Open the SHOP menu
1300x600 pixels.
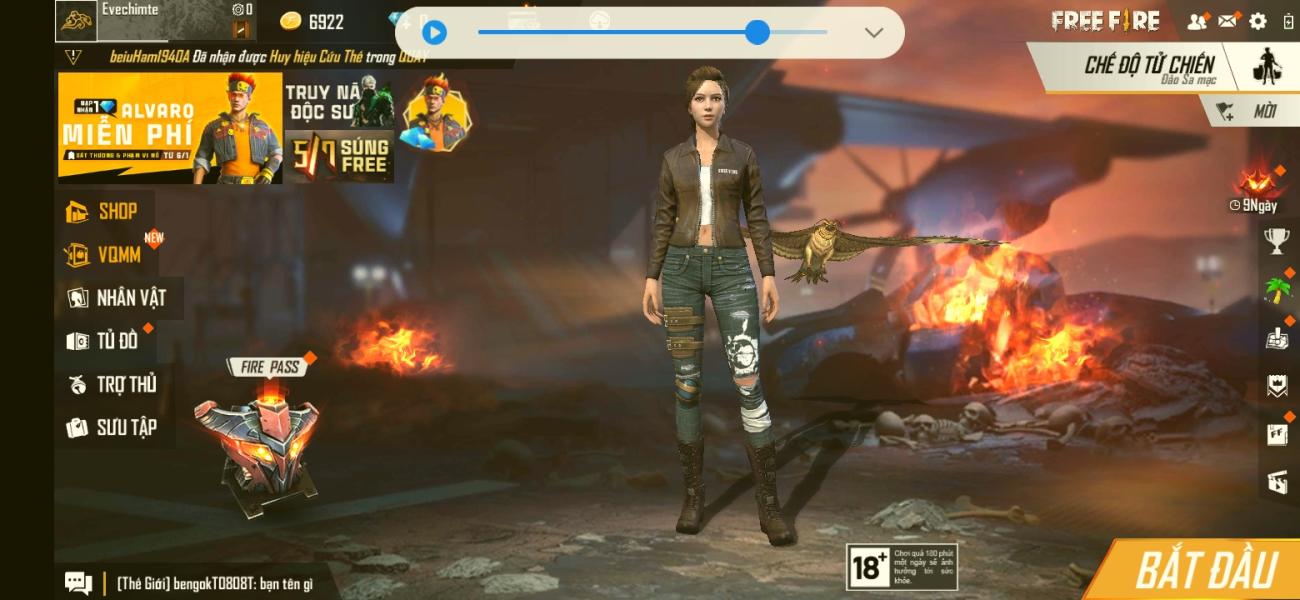point(103,211)
